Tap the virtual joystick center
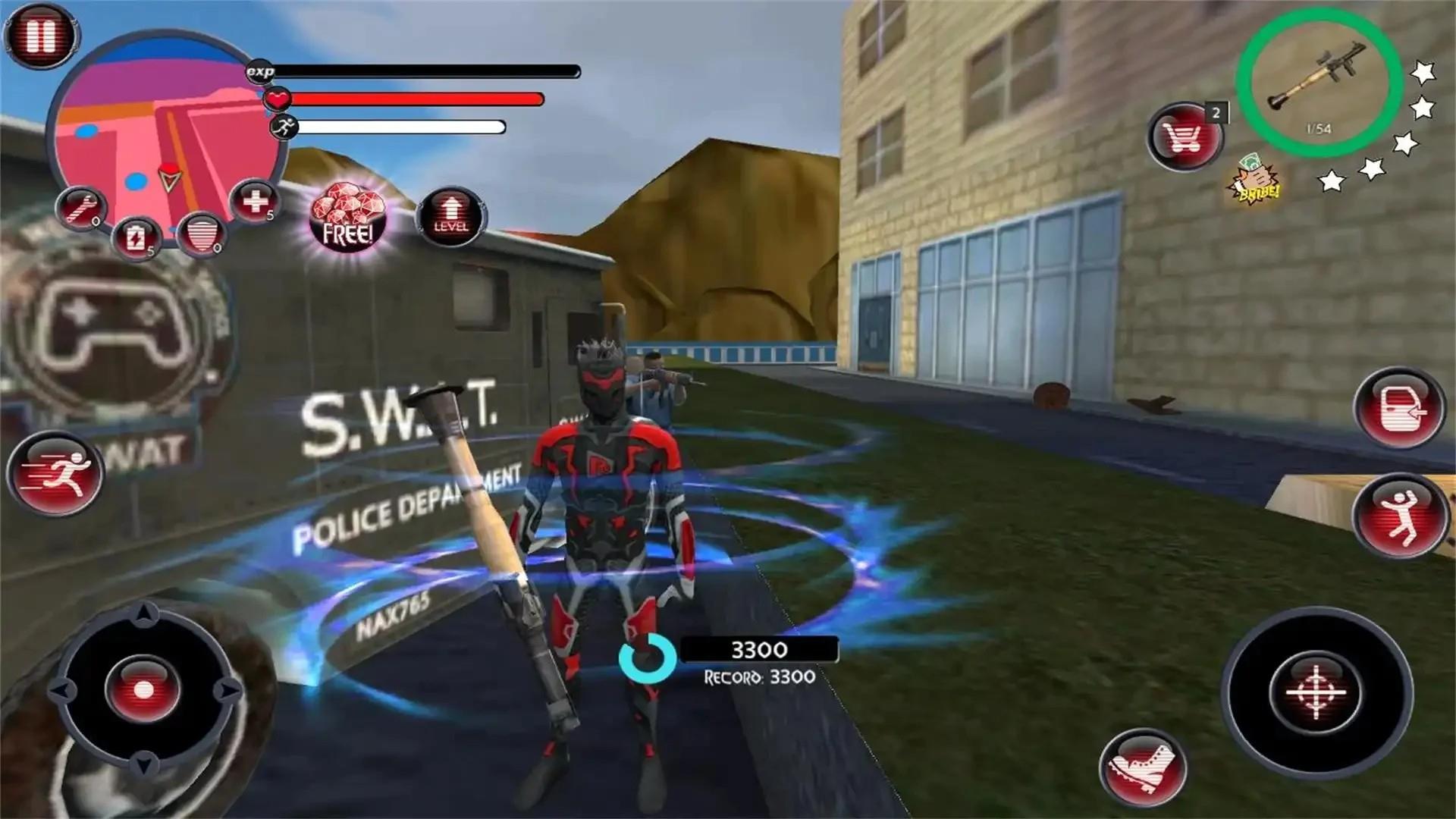This screenshot has width=1456, height=819. pyautogui.click(x=143, y=690)
